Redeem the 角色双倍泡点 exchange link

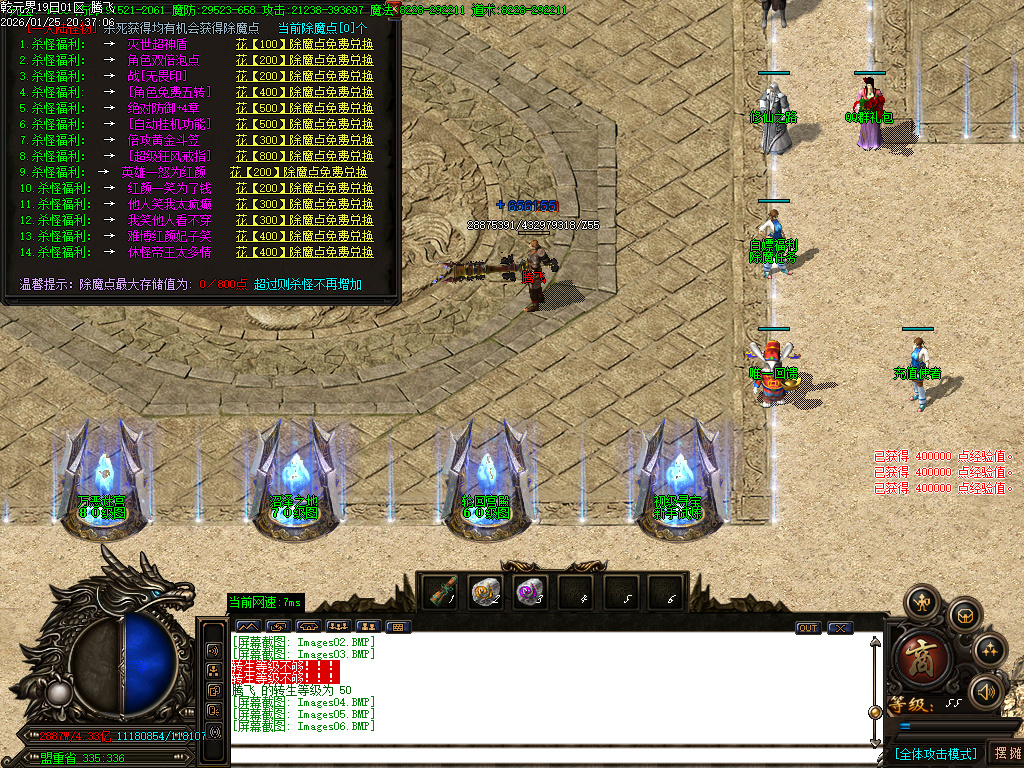(305, 61)
